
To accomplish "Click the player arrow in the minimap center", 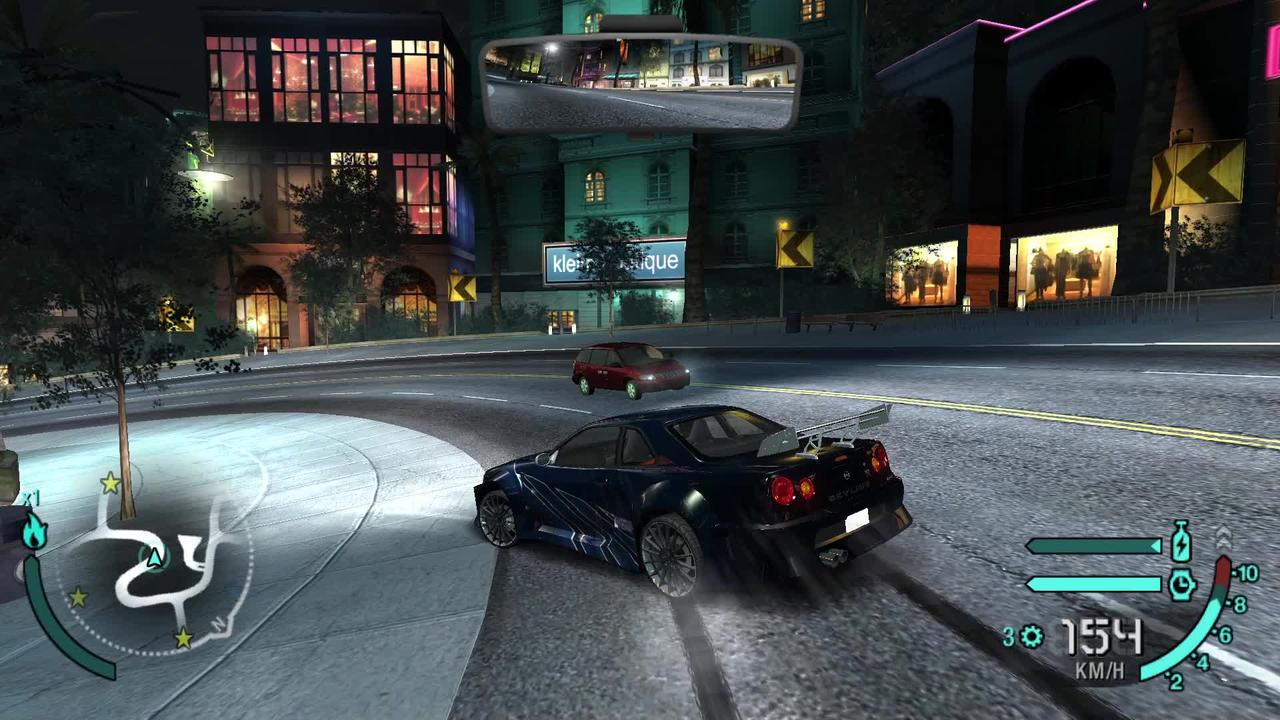I will [155, 559].
